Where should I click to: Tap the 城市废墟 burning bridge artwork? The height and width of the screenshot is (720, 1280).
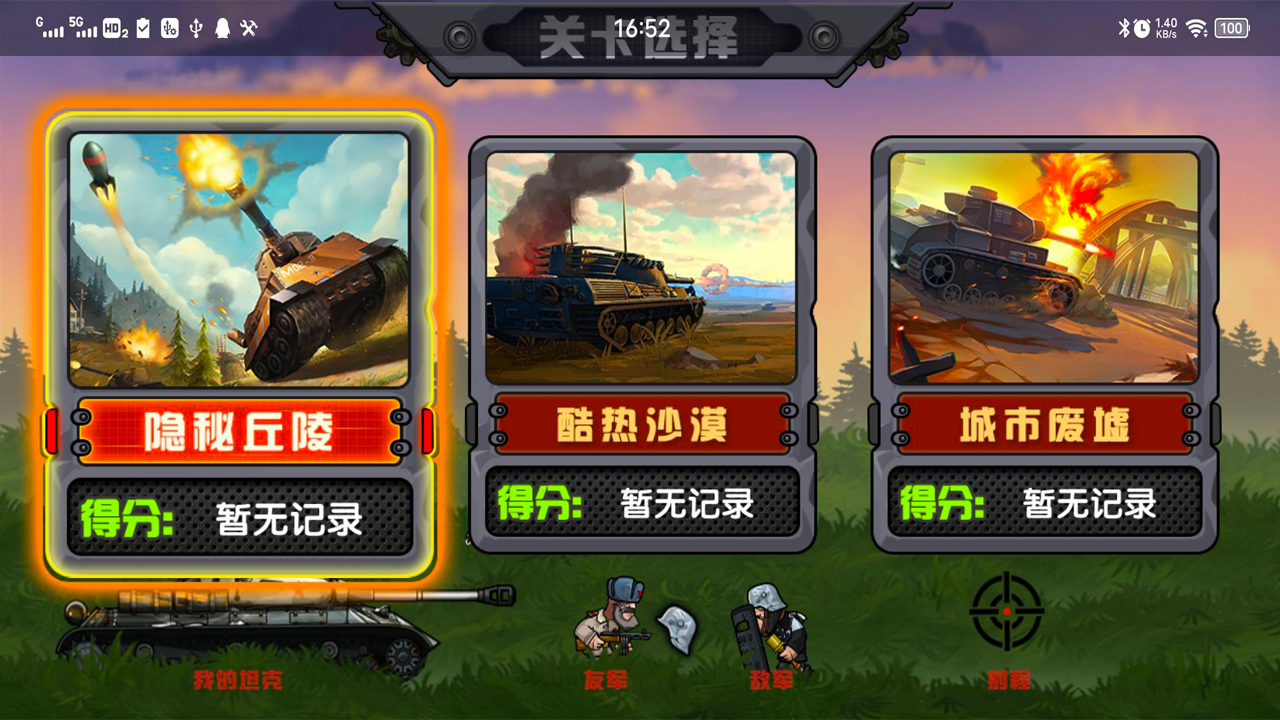[x=1043, y=265]
